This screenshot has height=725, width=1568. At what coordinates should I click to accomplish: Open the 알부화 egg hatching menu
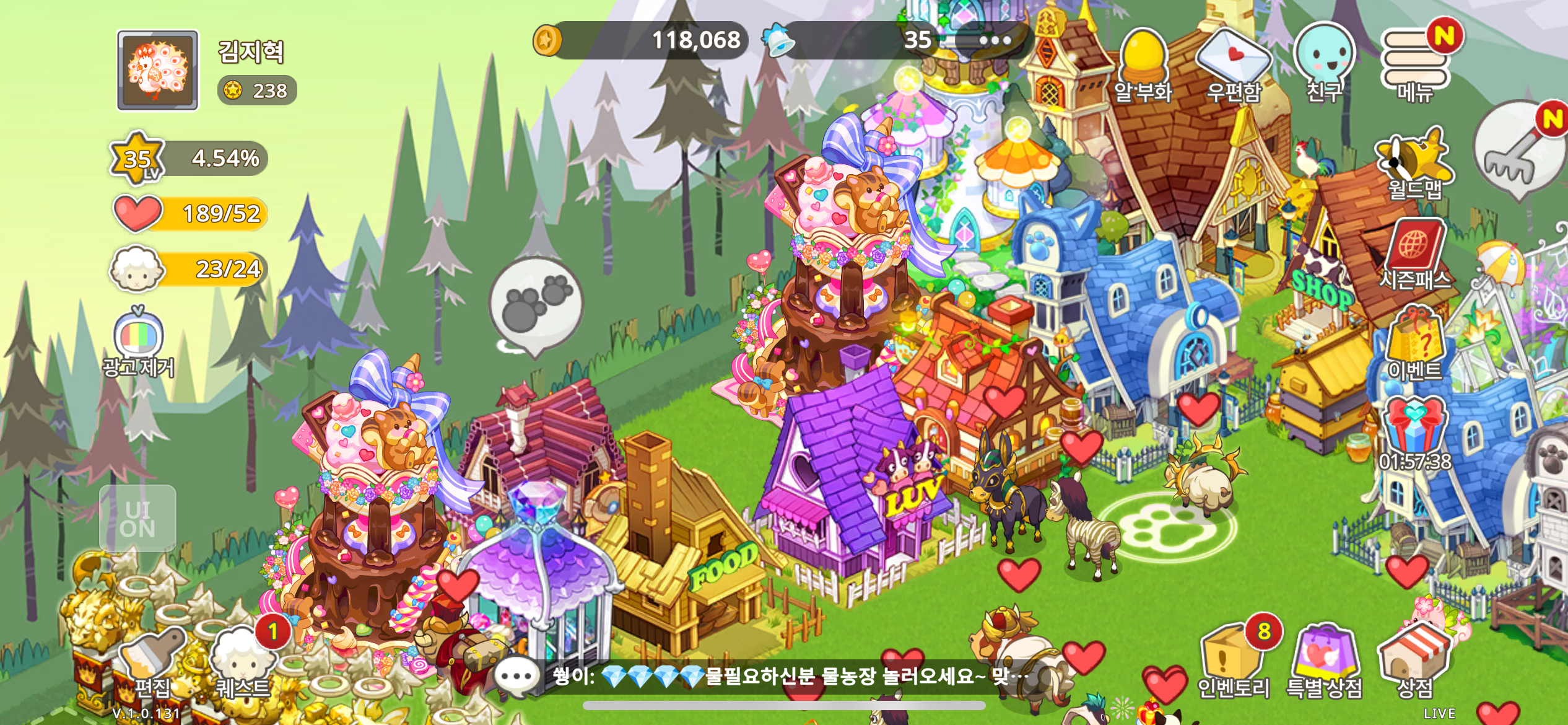(1143, 65)
